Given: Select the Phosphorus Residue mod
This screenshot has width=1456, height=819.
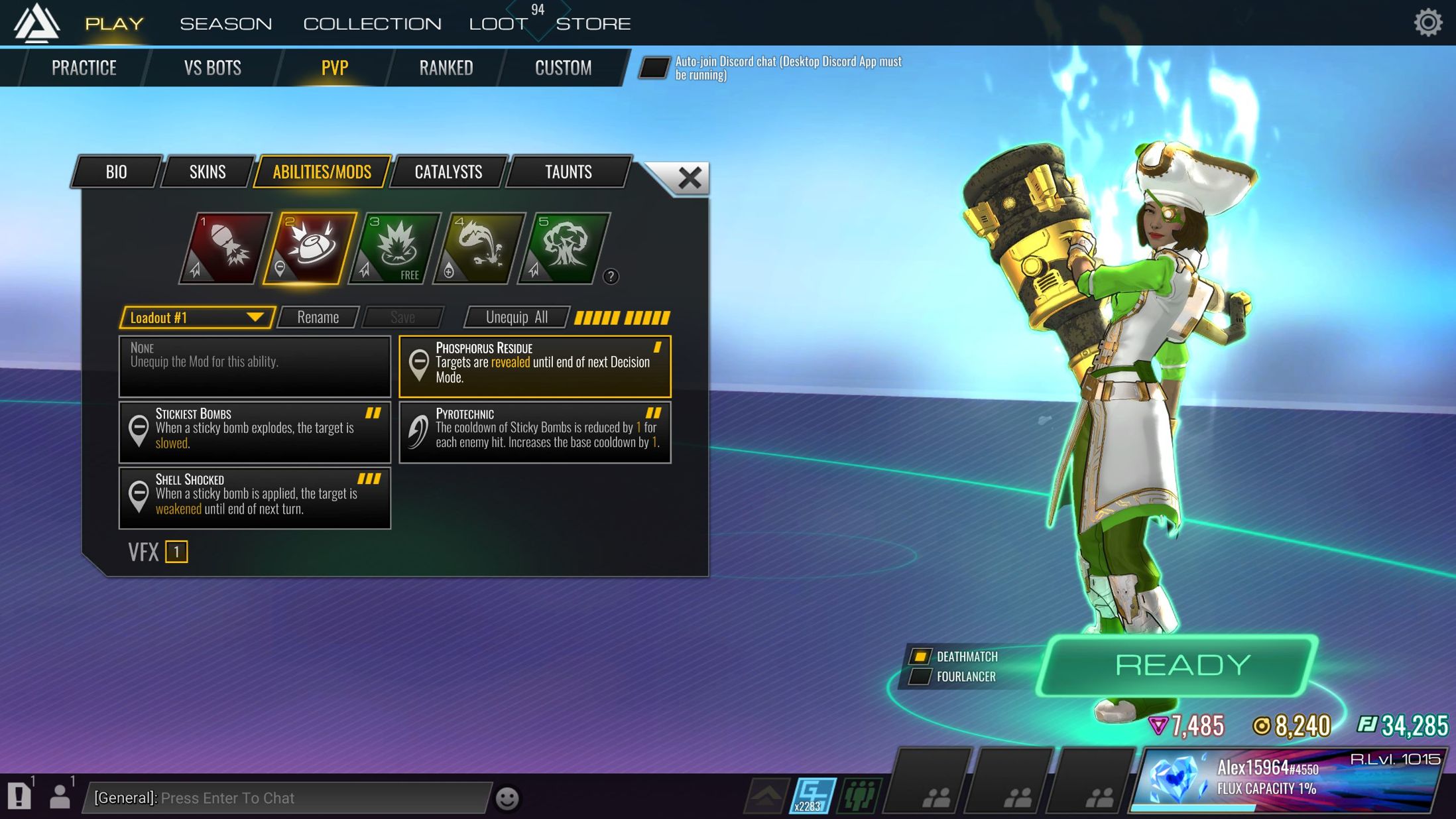Looking at the screenshot, I should click(x=534, y=367).
